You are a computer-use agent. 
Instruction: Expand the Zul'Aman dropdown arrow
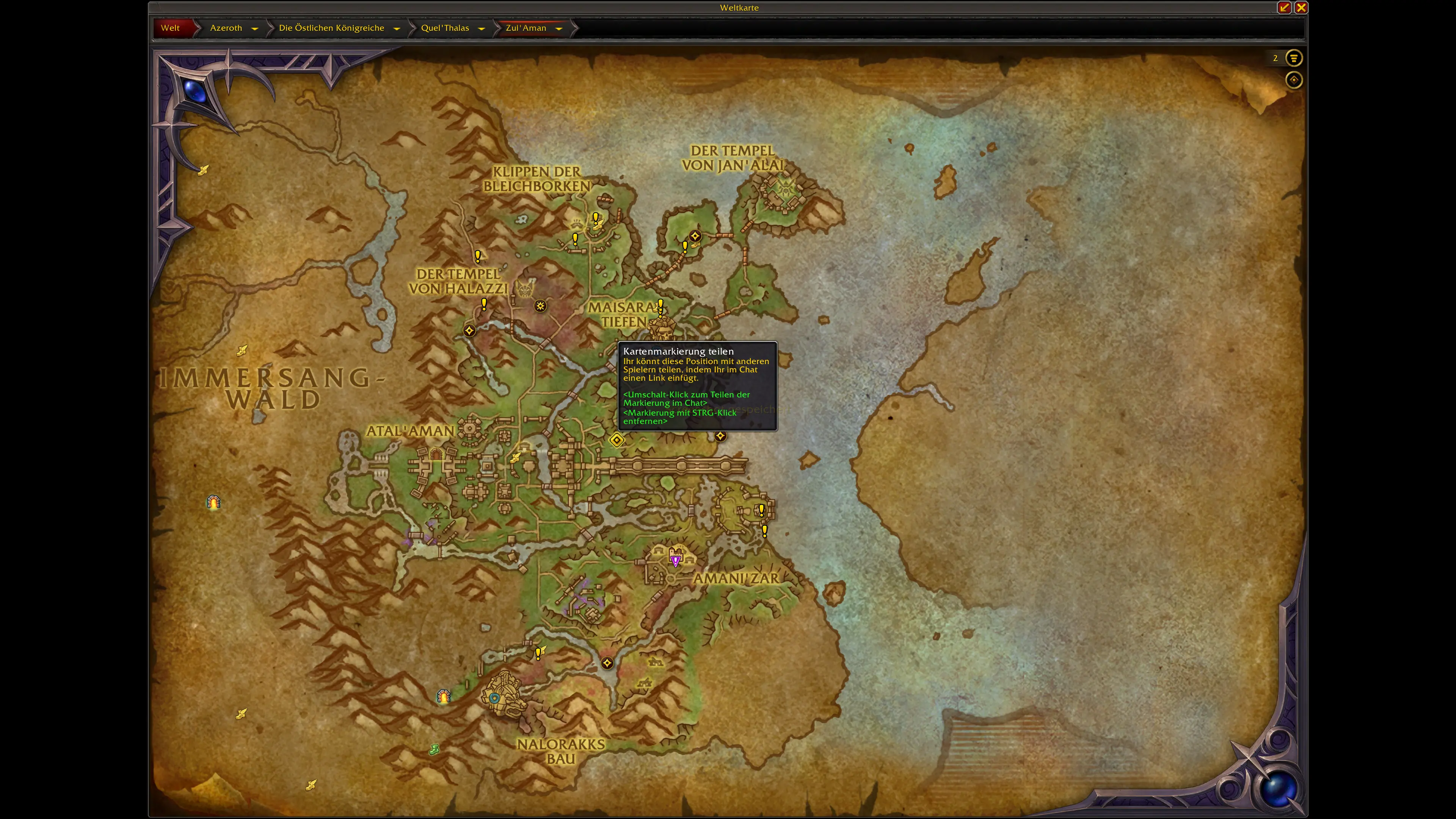(559, 28)
